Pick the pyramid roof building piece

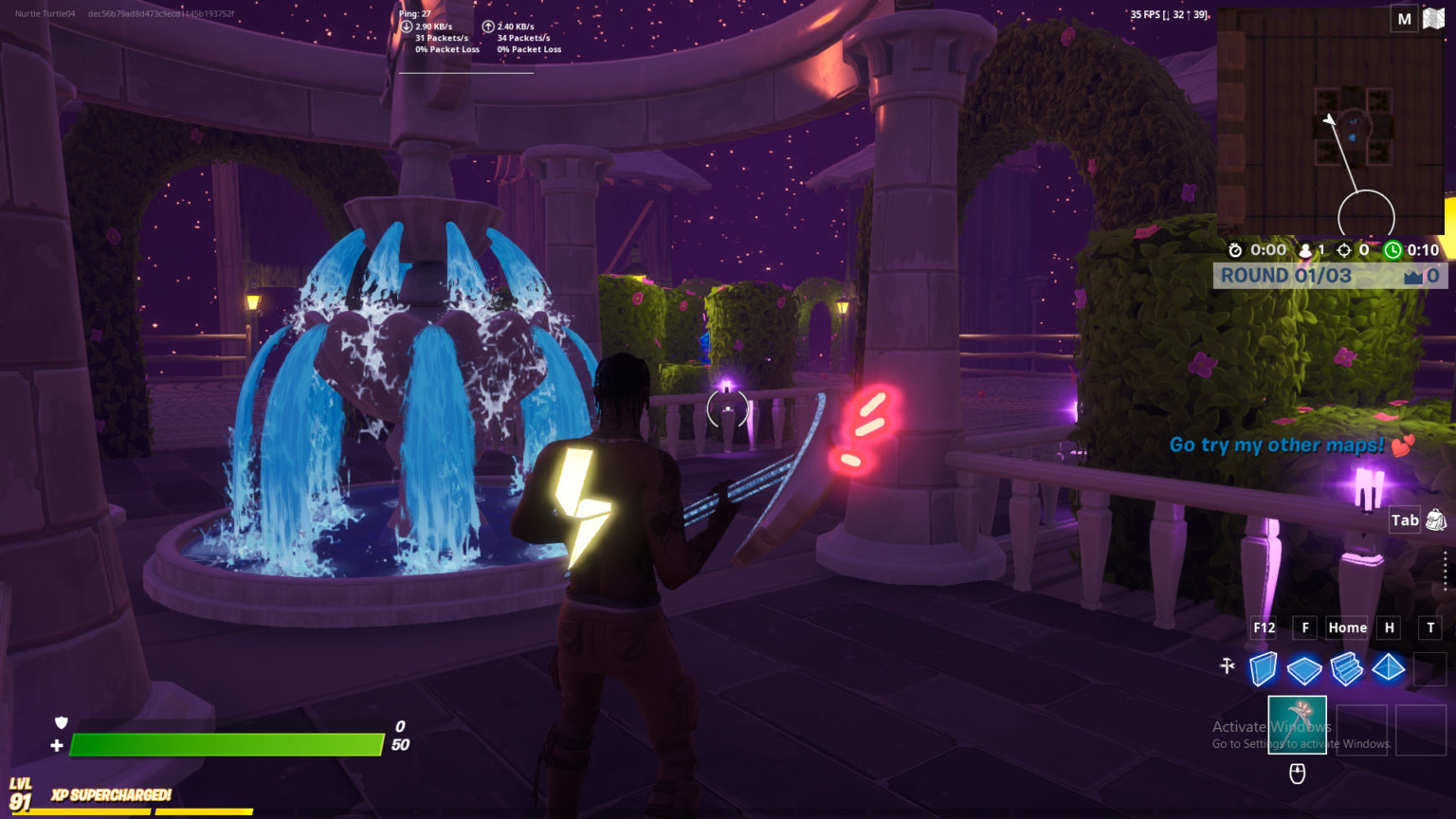pos(1388,667)
